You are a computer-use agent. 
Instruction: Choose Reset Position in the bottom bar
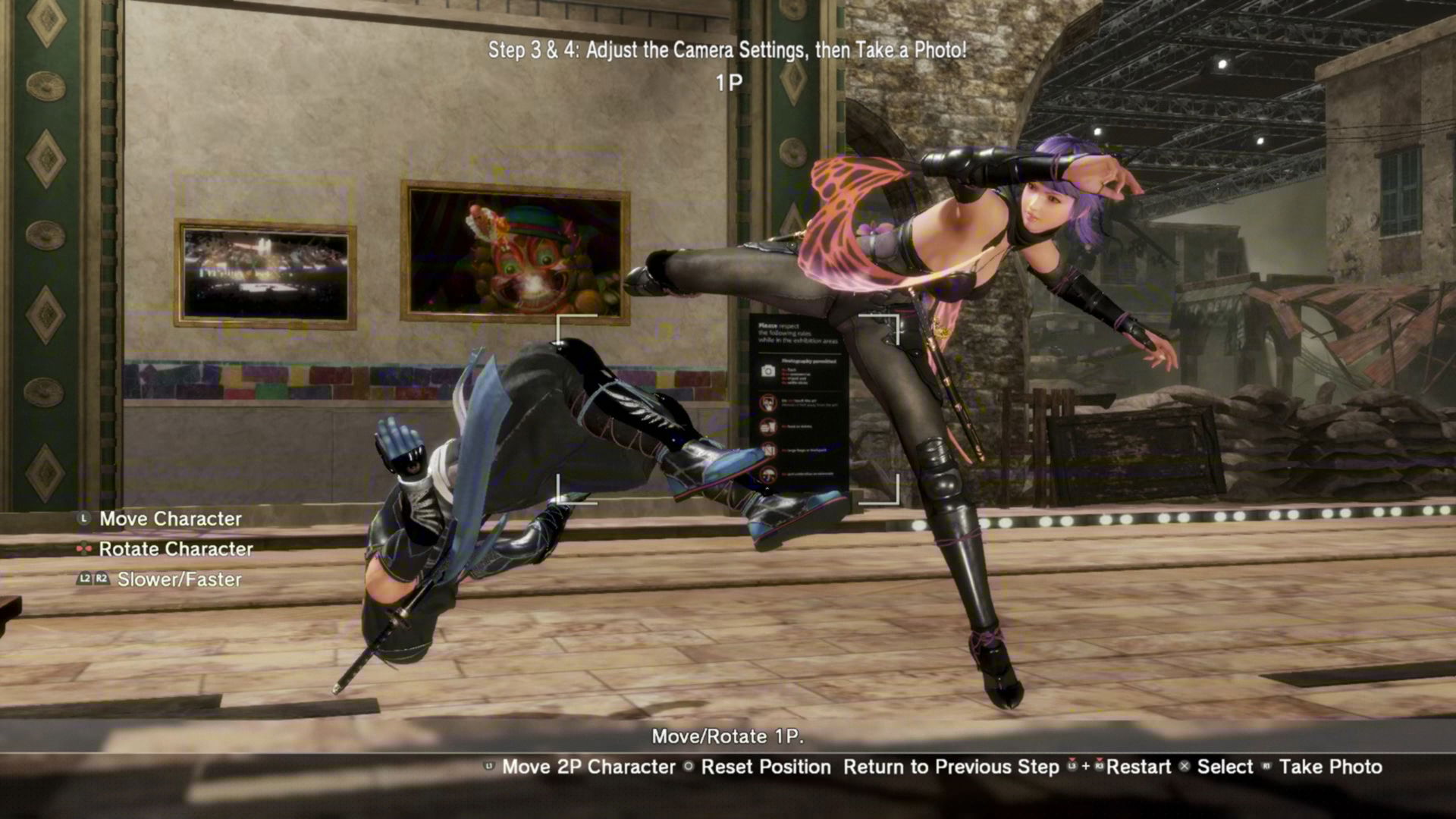[x=765, y=767]
